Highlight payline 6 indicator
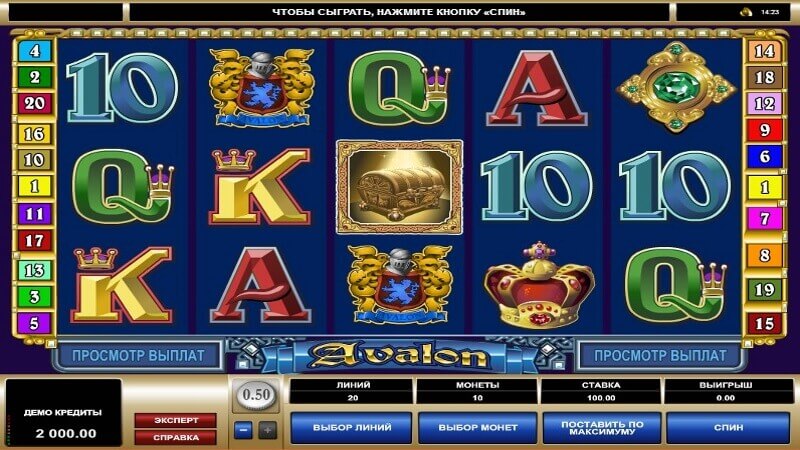800x450 pixels. 765,157
